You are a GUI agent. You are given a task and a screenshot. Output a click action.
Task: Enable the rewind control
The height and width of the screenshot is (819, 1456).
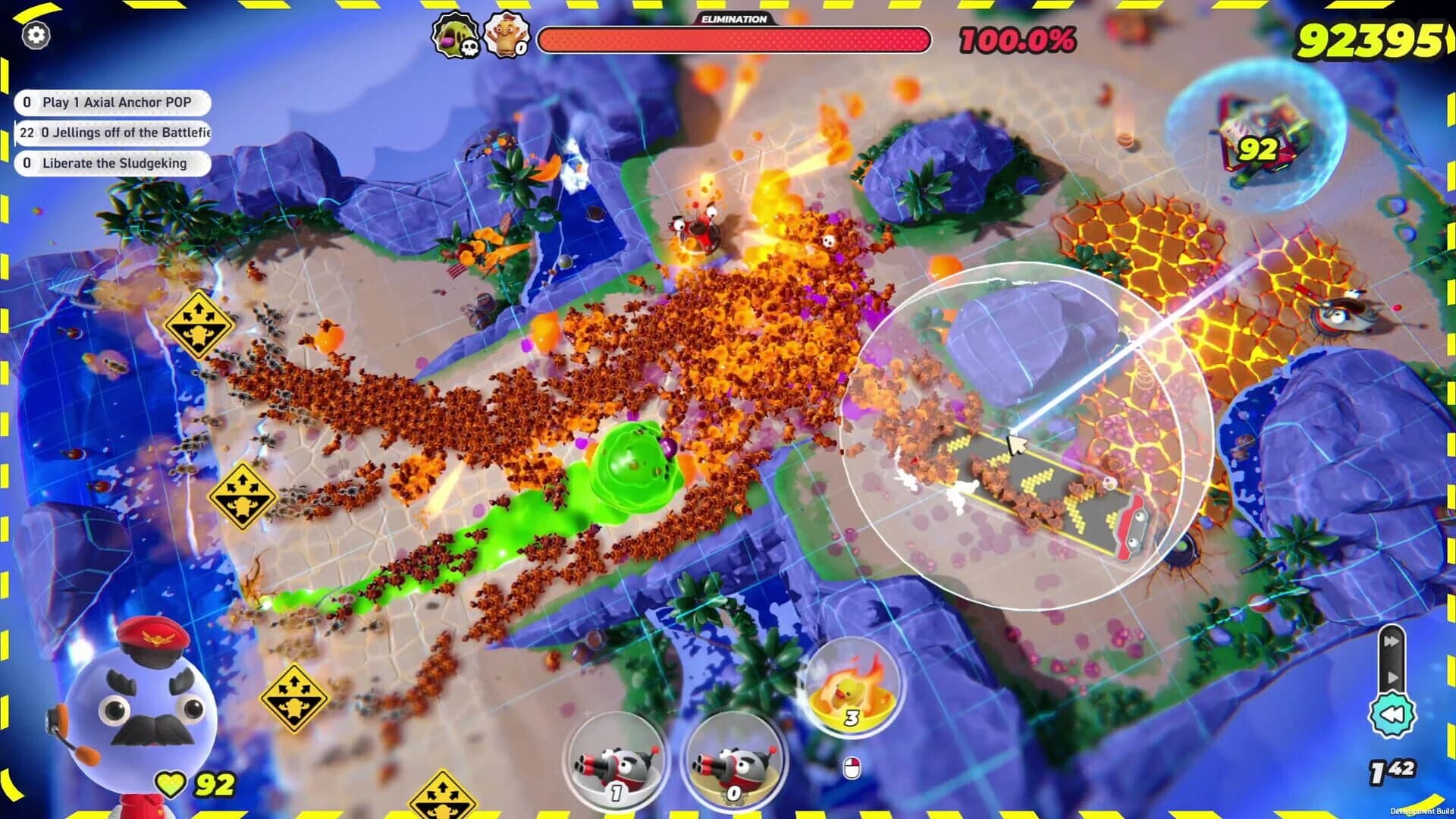tap(1394, 711)
